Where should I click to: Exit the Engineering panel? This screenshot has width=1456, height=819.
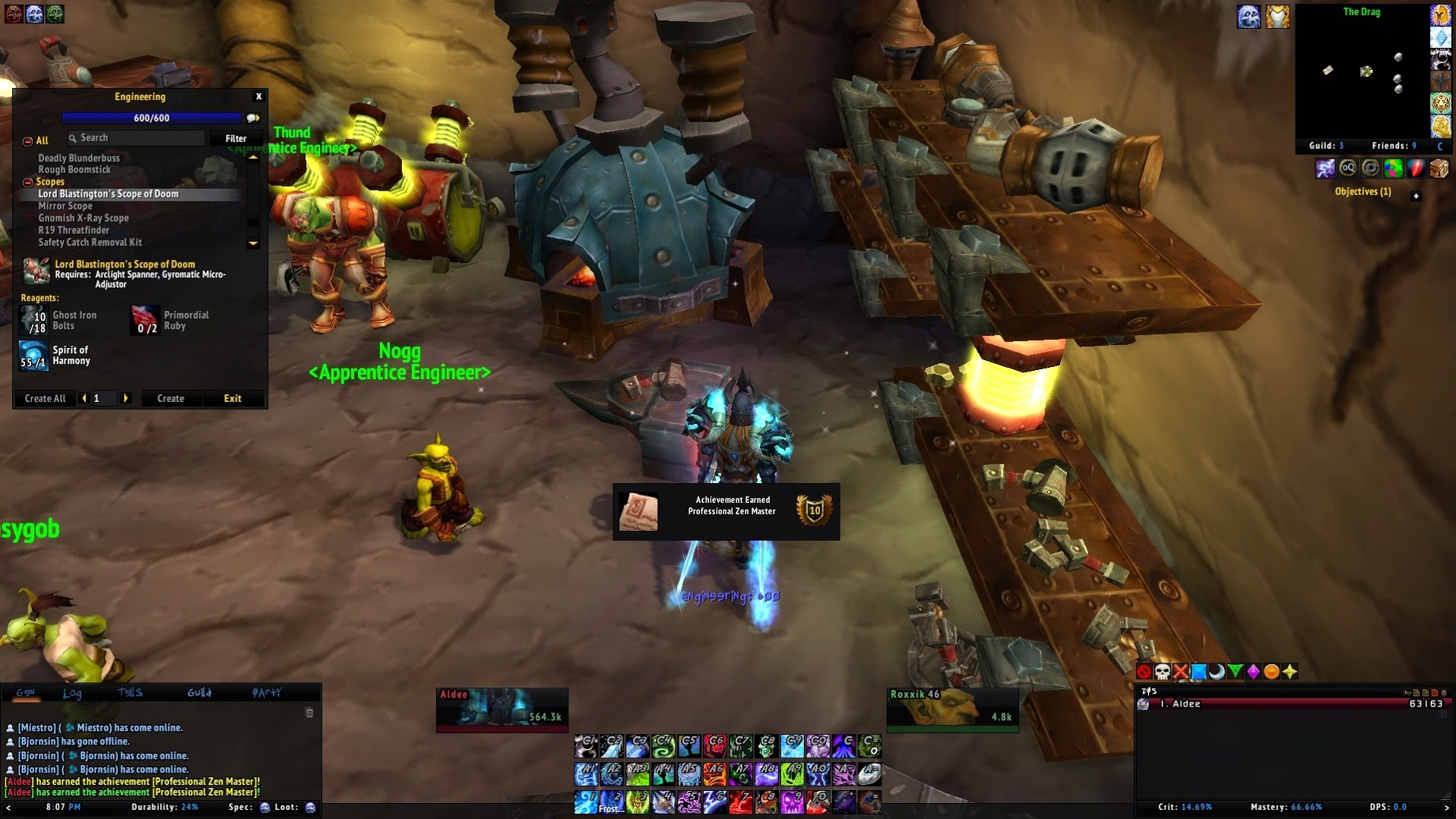coord(233,398)
